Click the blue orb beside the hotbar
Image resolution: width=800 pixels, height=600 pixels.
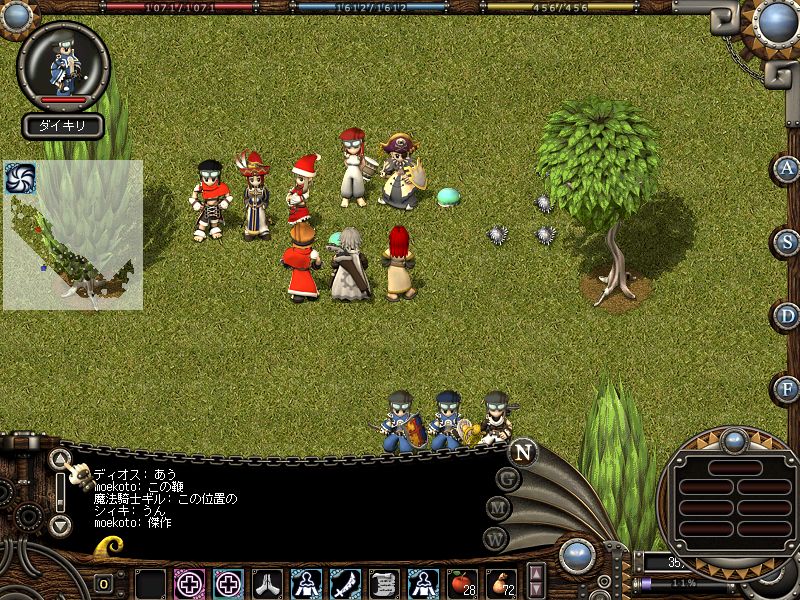click(x=577, y=556)
